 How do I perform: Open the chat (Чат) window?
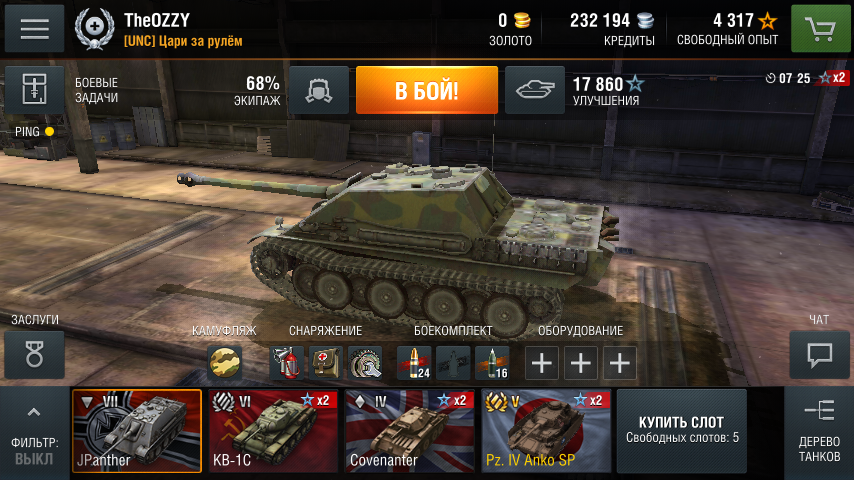[819, 355]
